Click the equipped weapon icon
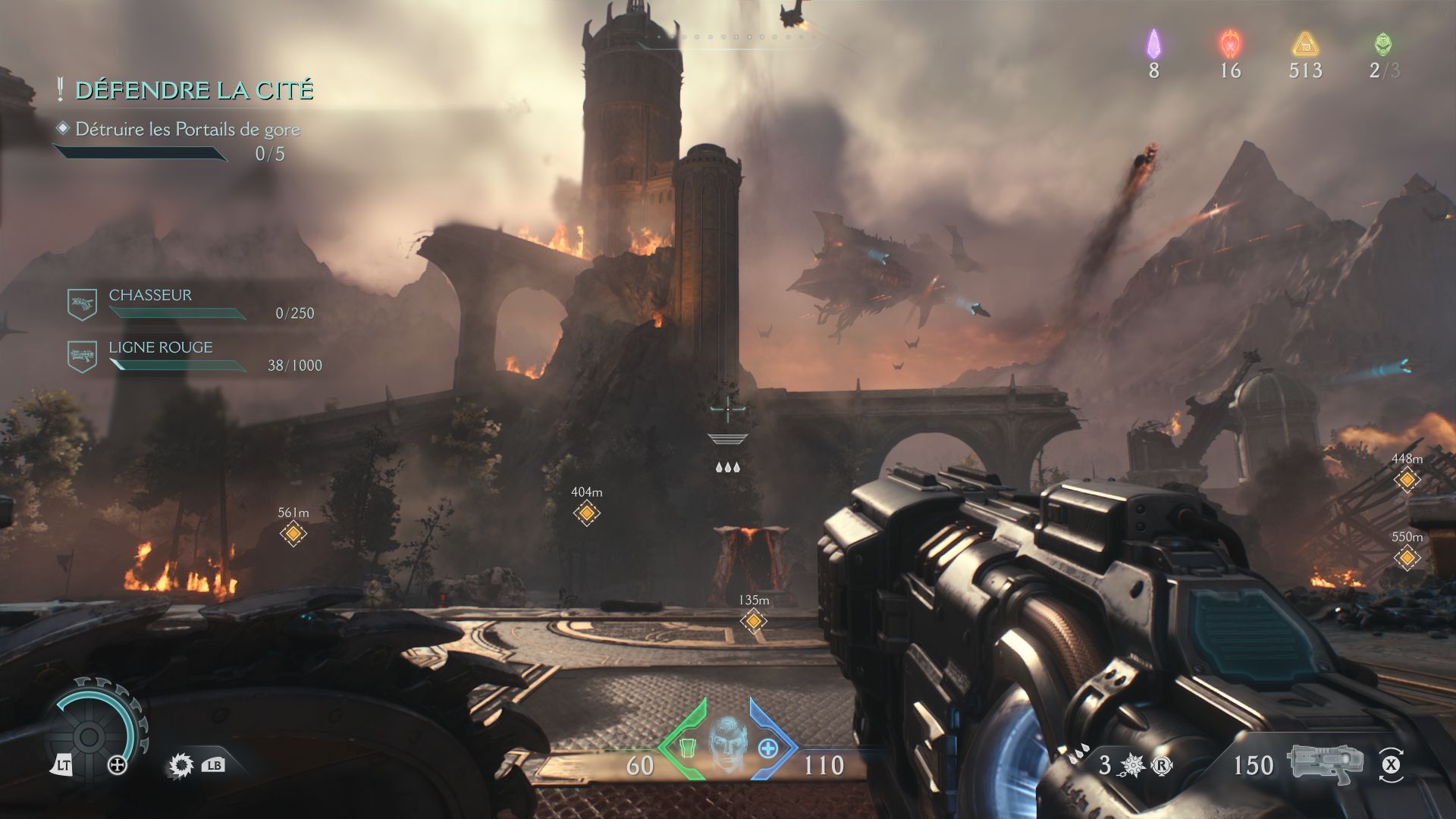 coord(1324,763)
